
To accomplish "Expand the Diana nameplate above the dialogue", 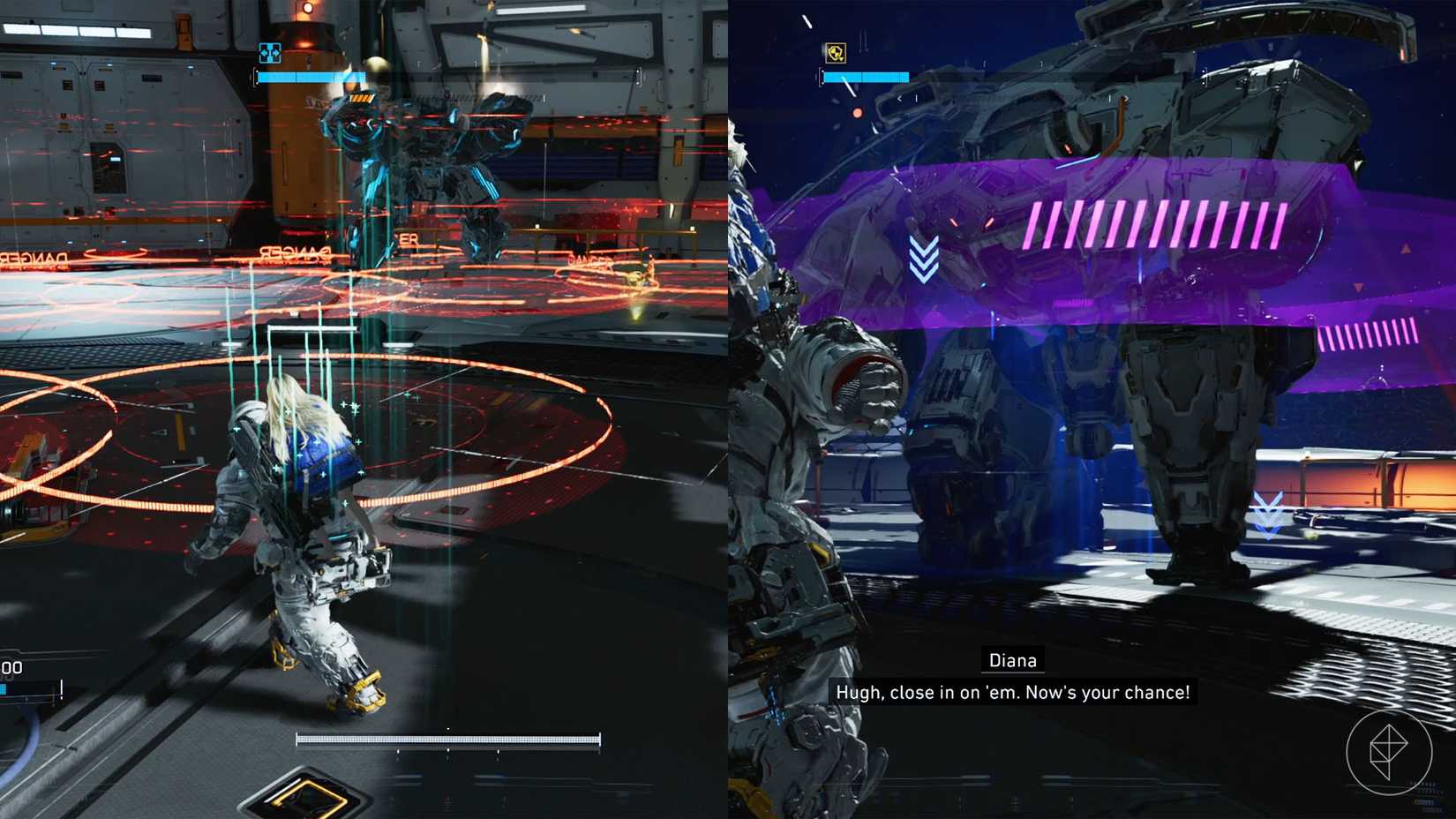I will point(1012,659).
